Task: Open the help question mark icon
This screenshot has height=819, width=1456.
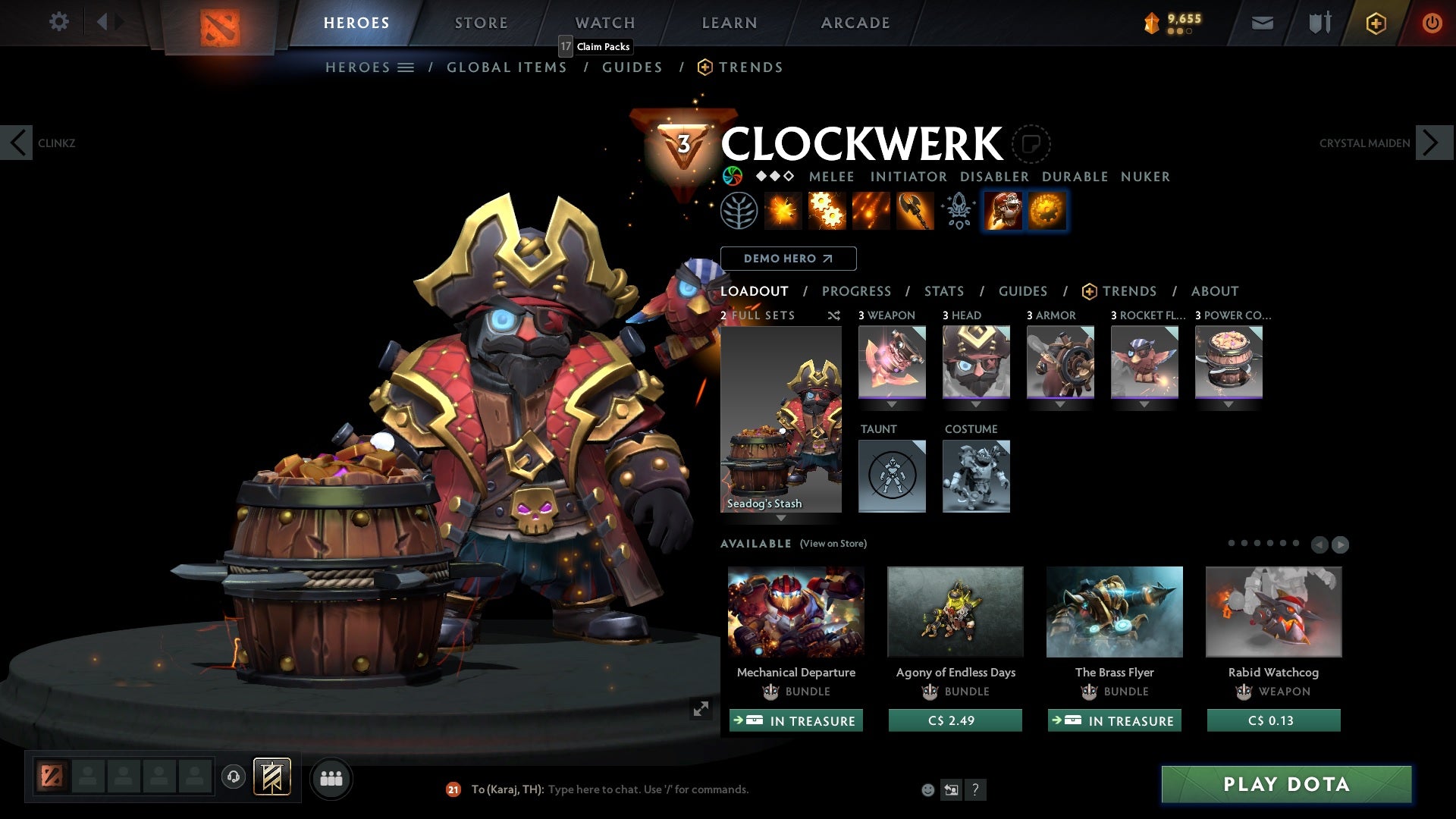Action: coord(975,789)
